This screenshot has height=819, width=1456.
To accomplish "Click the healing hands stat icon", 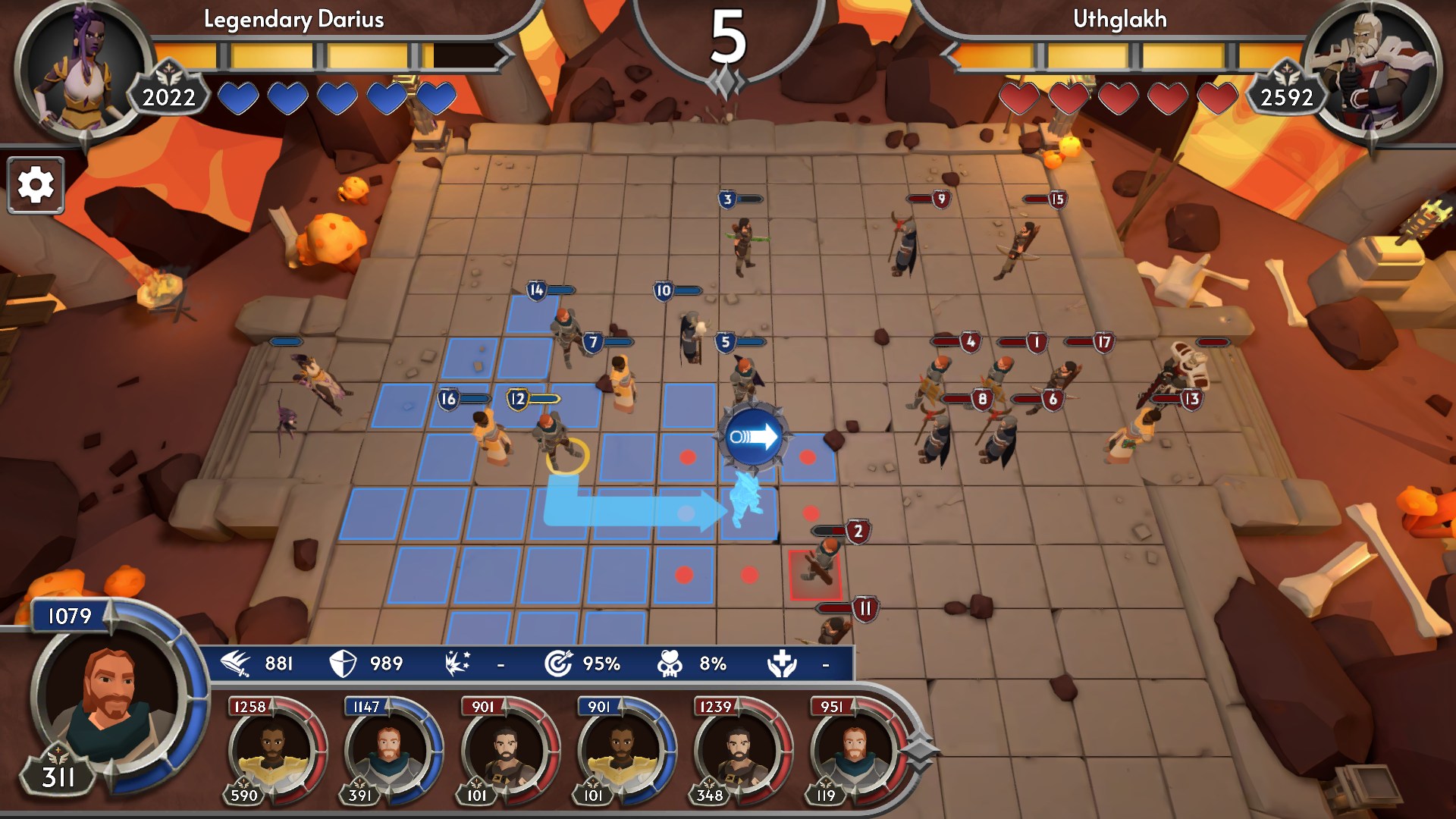I will 783,664.
